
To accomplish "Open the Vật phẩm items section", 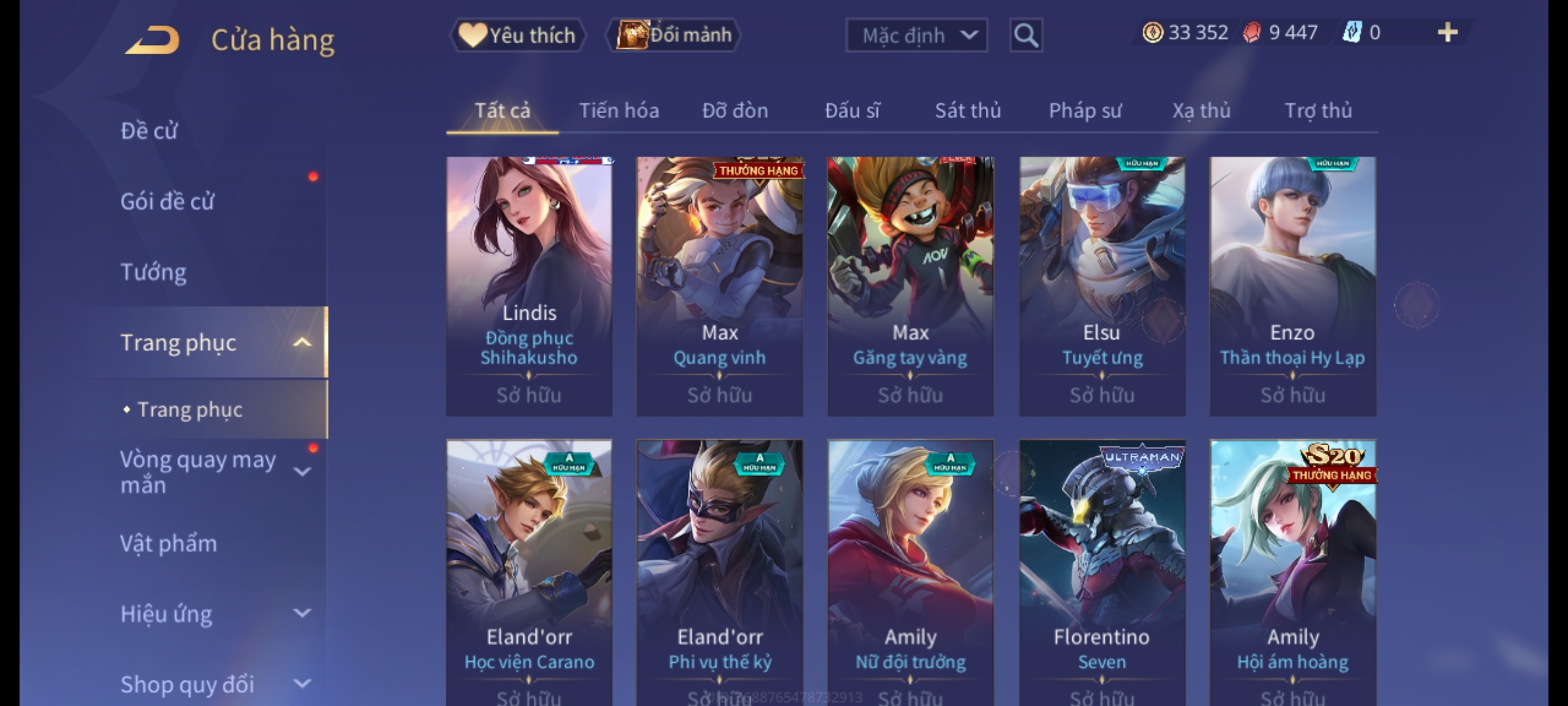I will pos(169,544).
